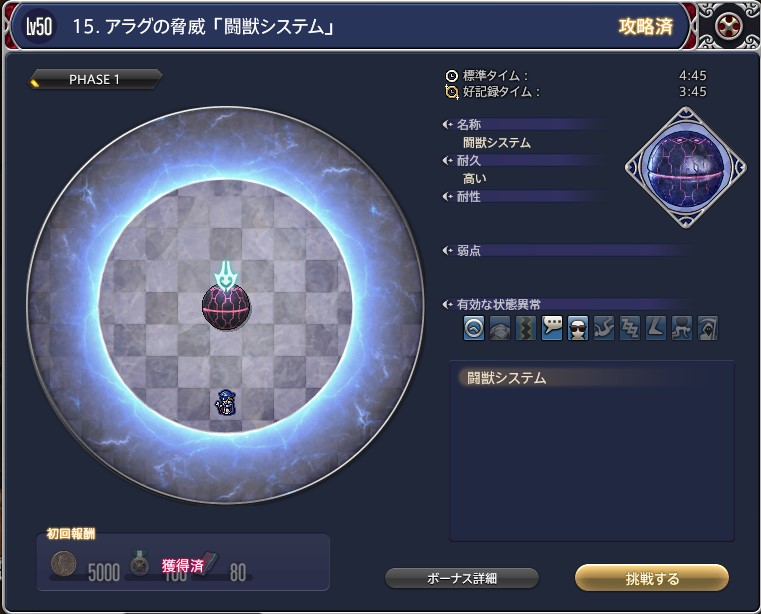Click the 挑戦する challenge button
The width and height of the screenshot is (761, 614).
tap(651, 578)
